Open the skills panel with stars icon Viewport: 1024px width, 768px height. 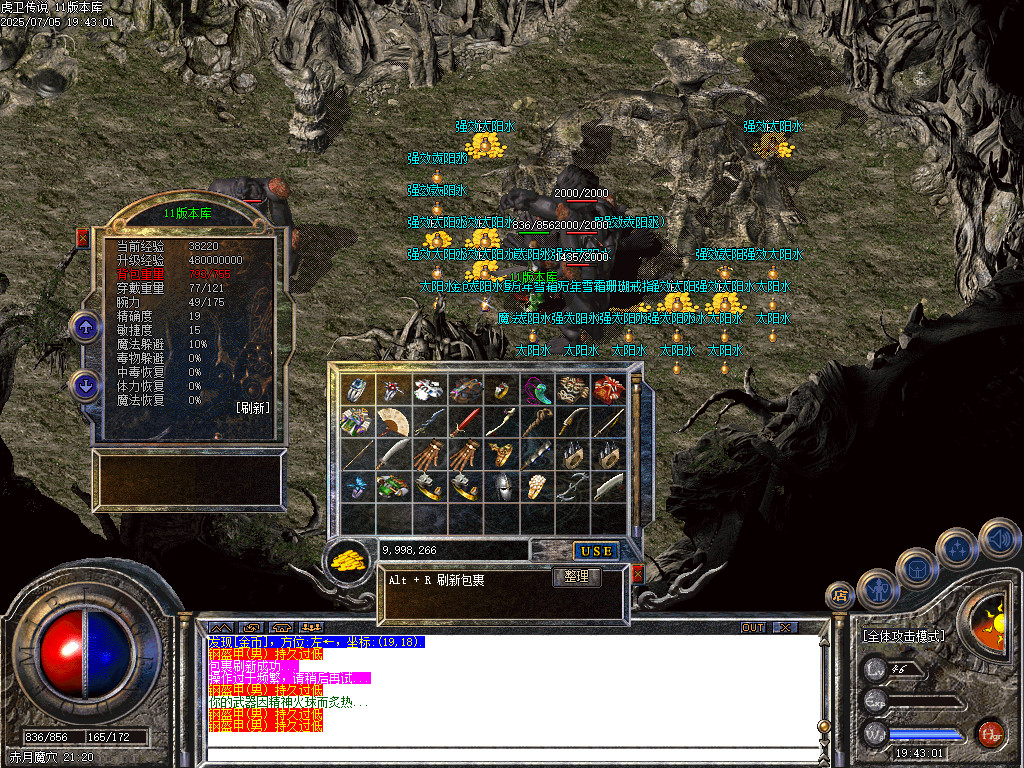tap(957, 548)
